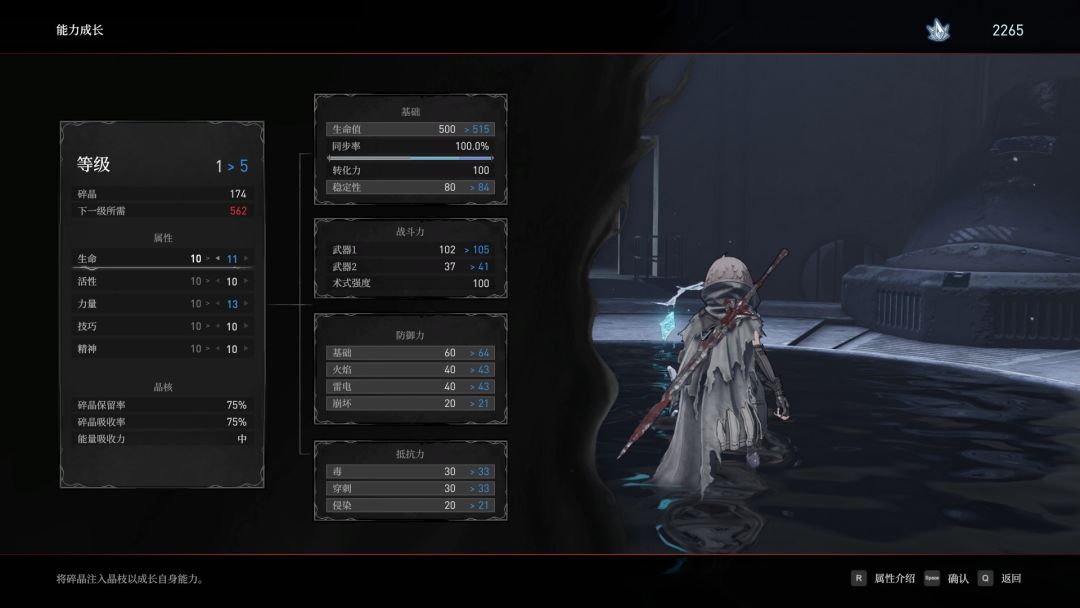Viewport: 1080px width, 608px height.
Task: Increase 力量 with its right arrow
Action: coord(246,304)
